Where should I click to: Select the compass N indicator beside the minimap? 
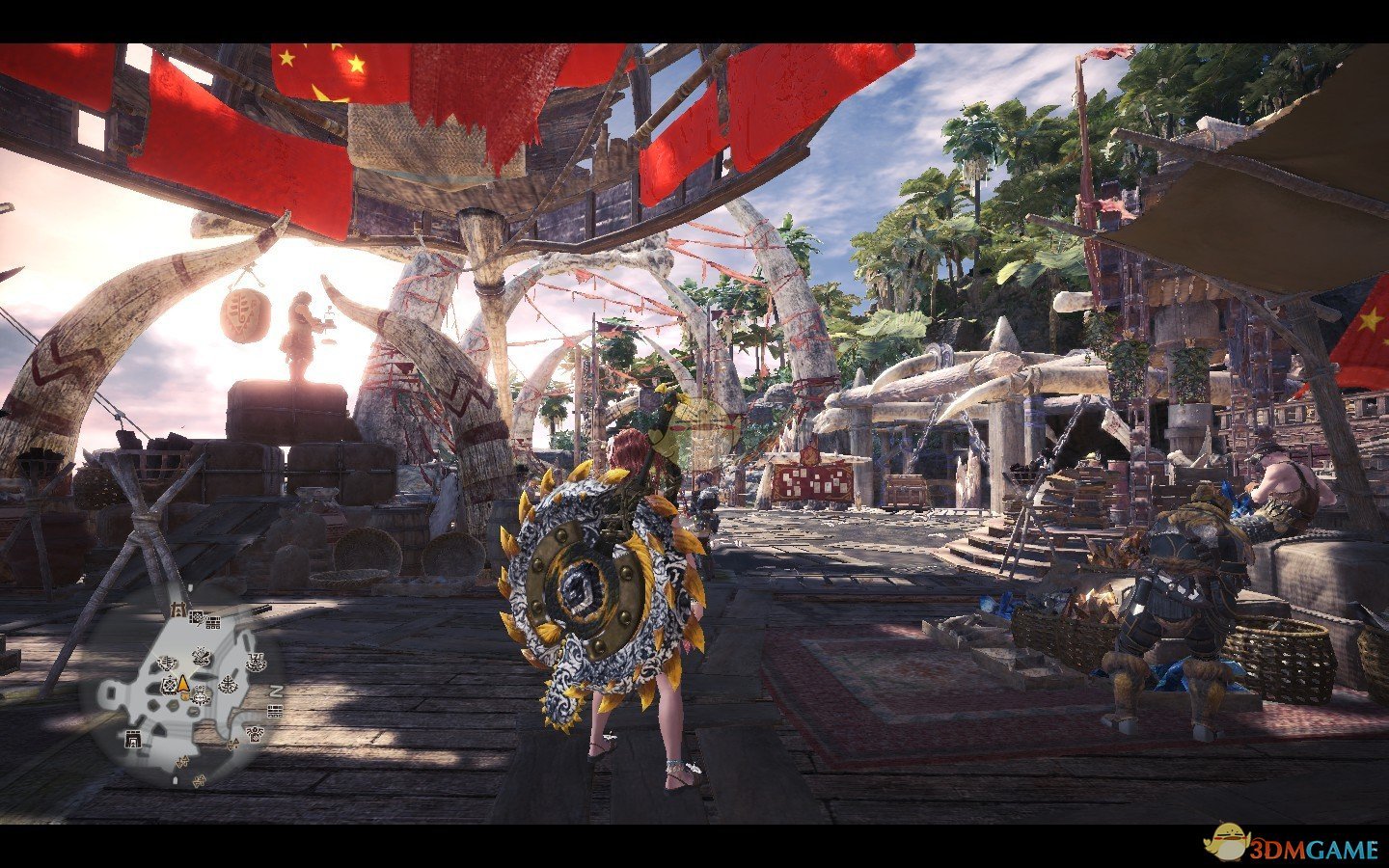[x=275, y=690]
